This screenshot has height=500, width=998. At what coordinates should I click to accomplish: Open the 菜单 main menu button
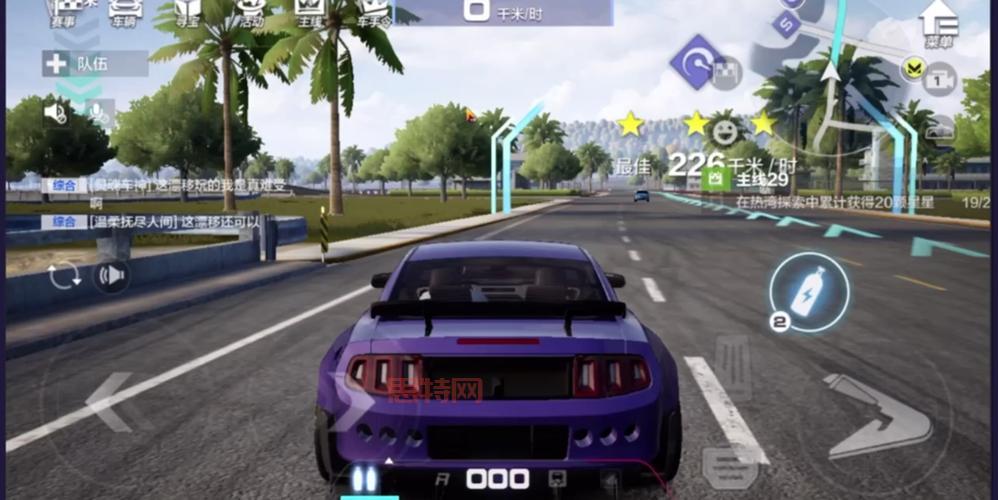pyautogui.click(x=938, y=22)
